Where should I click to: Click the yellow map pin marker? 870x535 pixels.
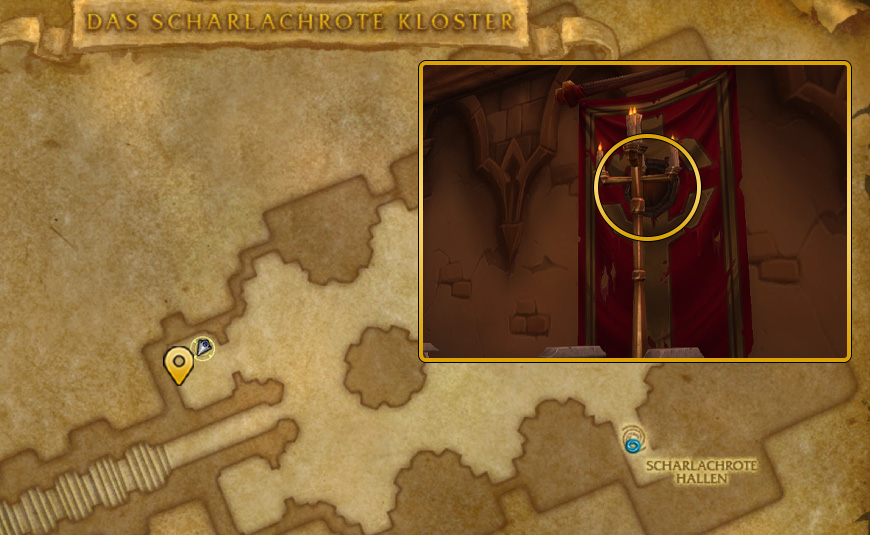click(x=179, y=364)
